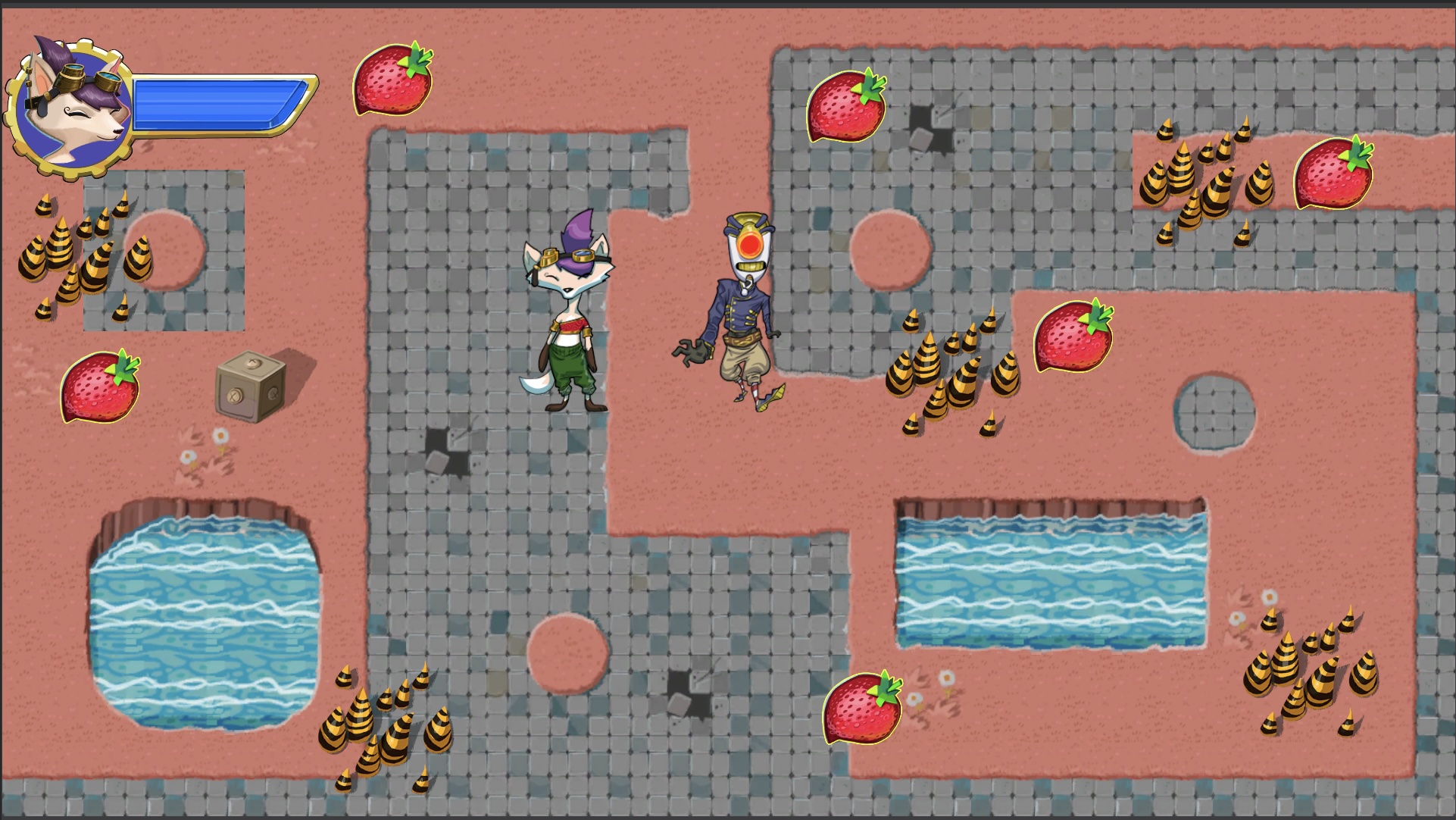The image size is (1456, 820).
Task: Collect the strawberry above the one-eyed robot
Action: tap(846, 106)
